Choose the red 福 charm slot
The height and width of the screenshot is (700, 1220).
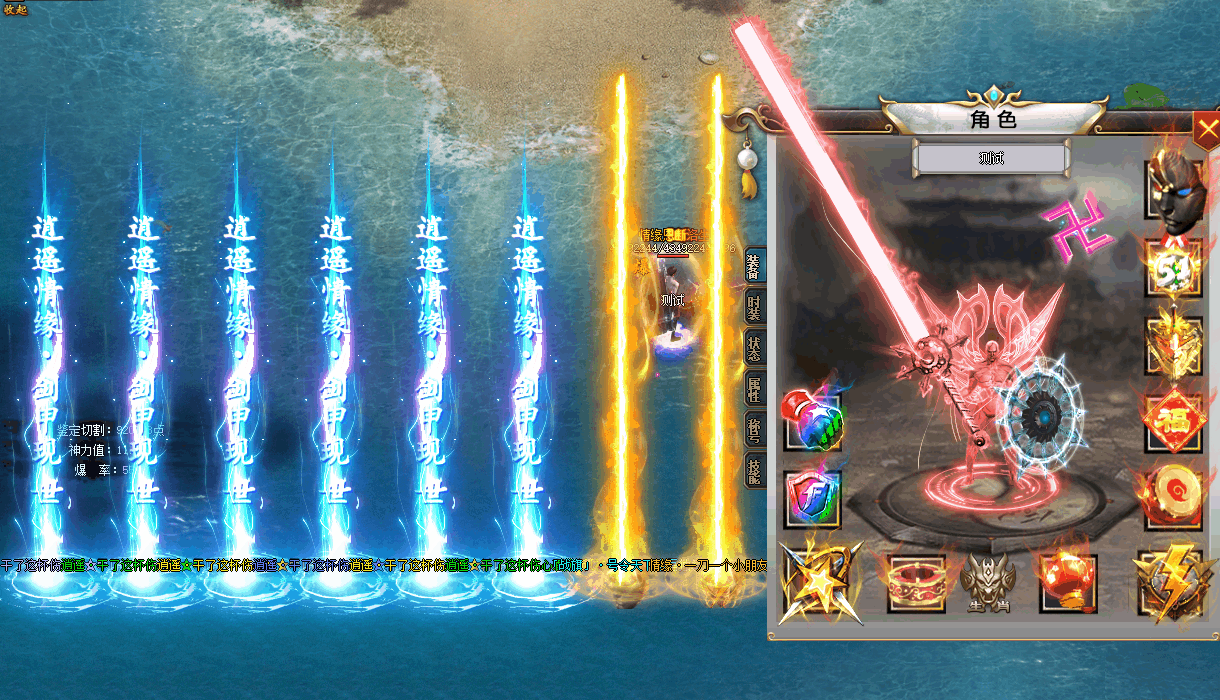(x=1174, y=422)
